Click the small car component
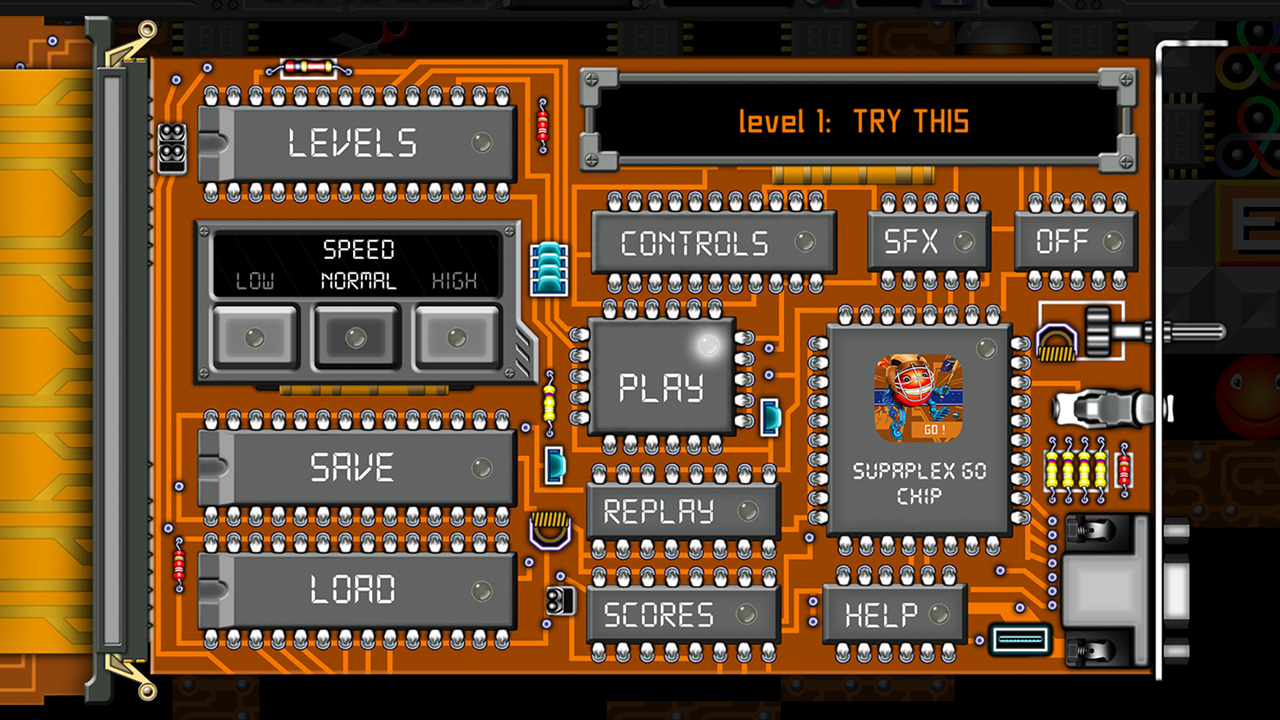The width and height of the screenshot is (1280, 720). coord(1097,410)
